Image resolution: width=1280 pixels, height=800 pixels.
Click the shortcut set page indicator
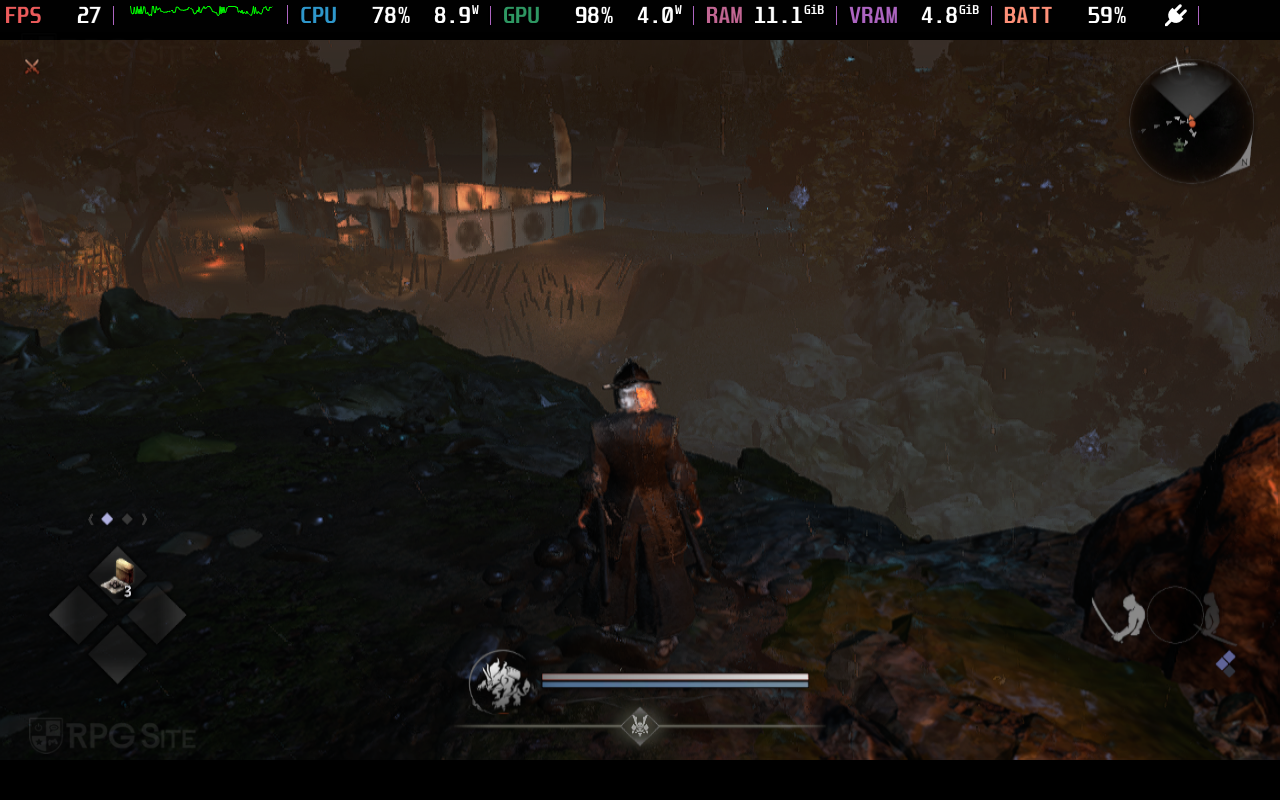(x=117, y=519)
